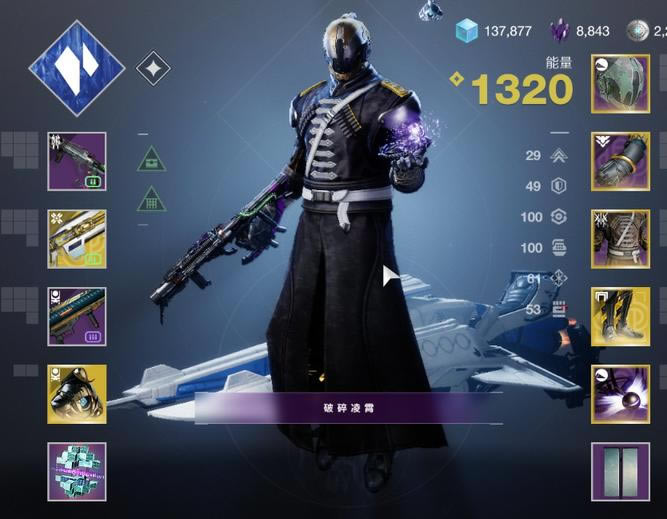Select the small four-point star diamond icon
Viewport: 667px width, 519px height.
(x=152, y=69)
